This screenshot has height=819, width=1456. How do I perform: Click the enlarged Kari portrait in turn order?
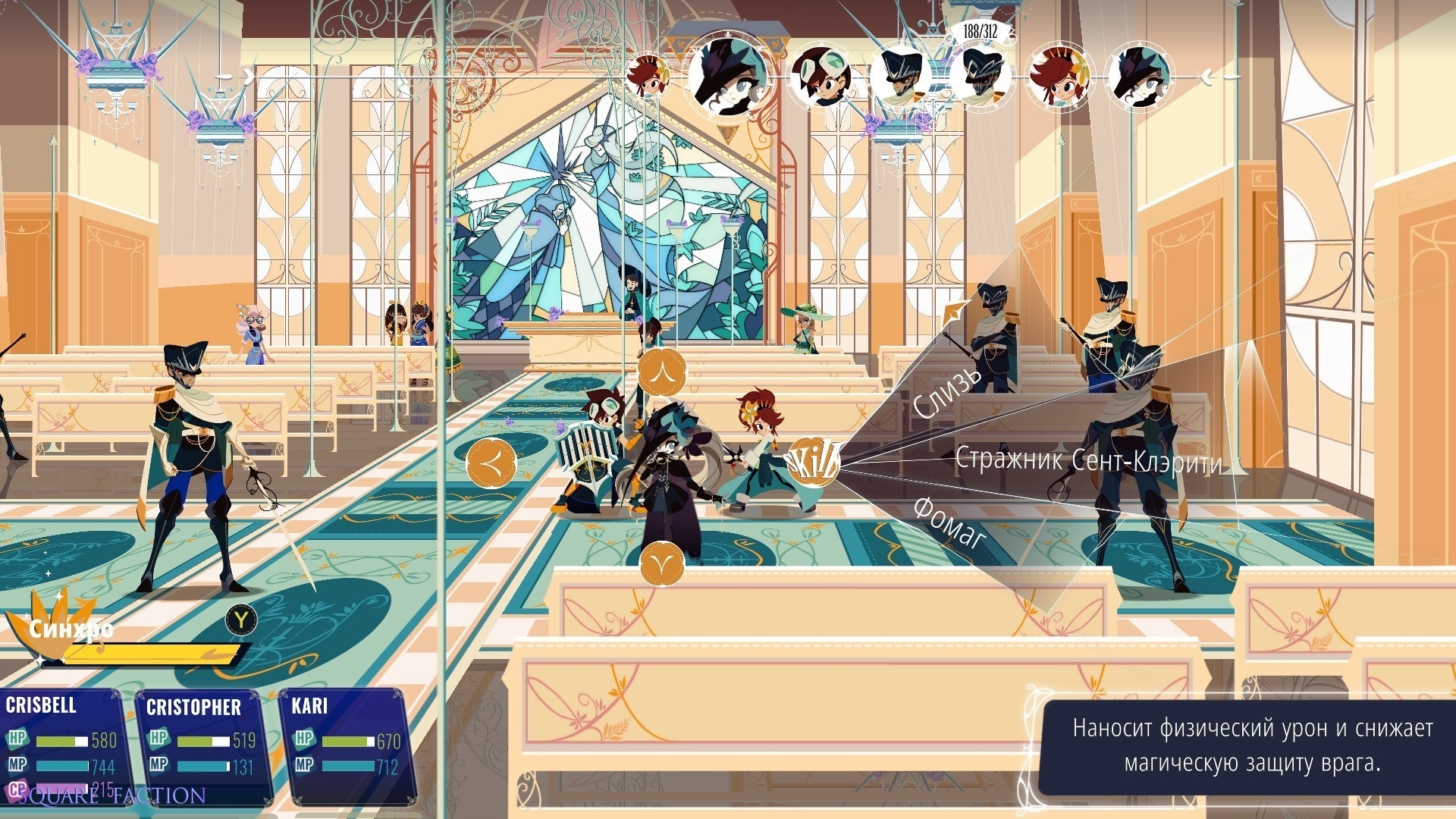730,75
